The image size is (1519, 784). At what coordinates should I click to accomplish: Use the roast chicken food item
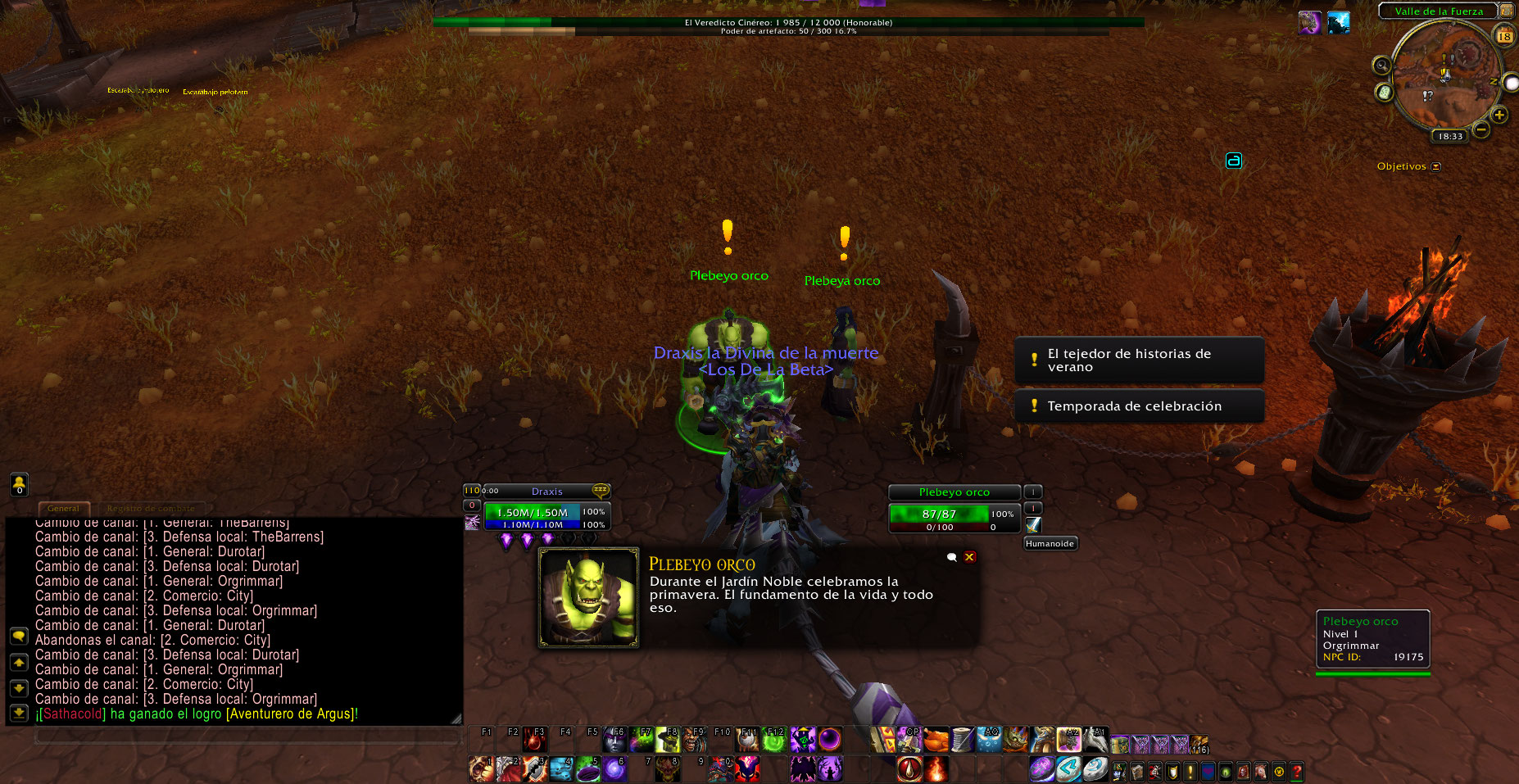pos(936,741)
